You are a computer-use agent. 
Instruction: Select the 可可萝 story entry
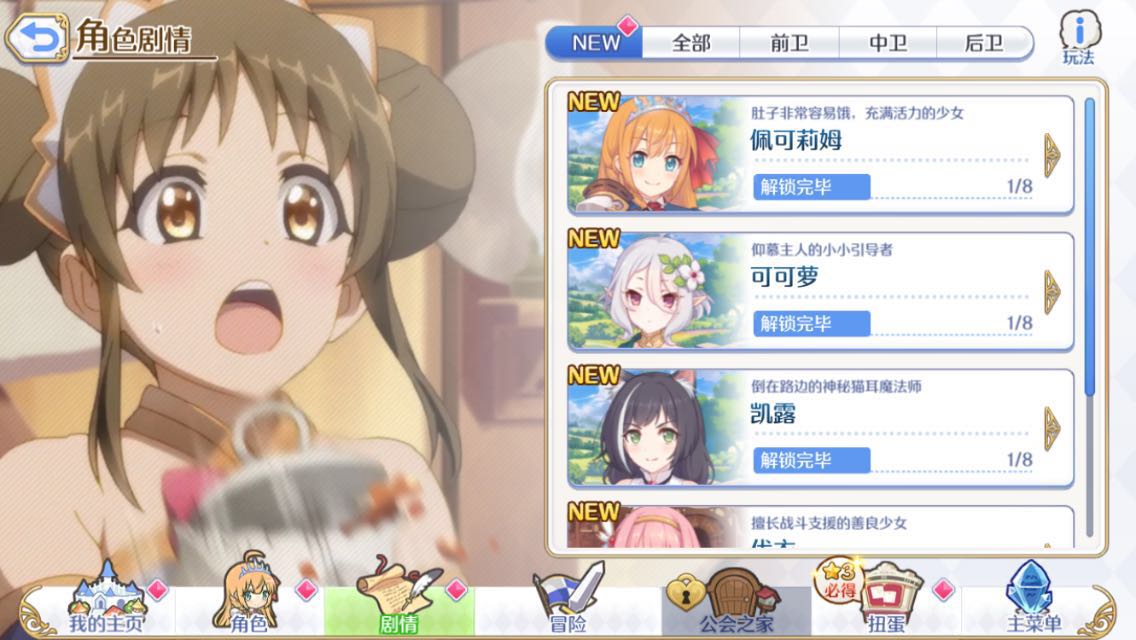(820, 291)
